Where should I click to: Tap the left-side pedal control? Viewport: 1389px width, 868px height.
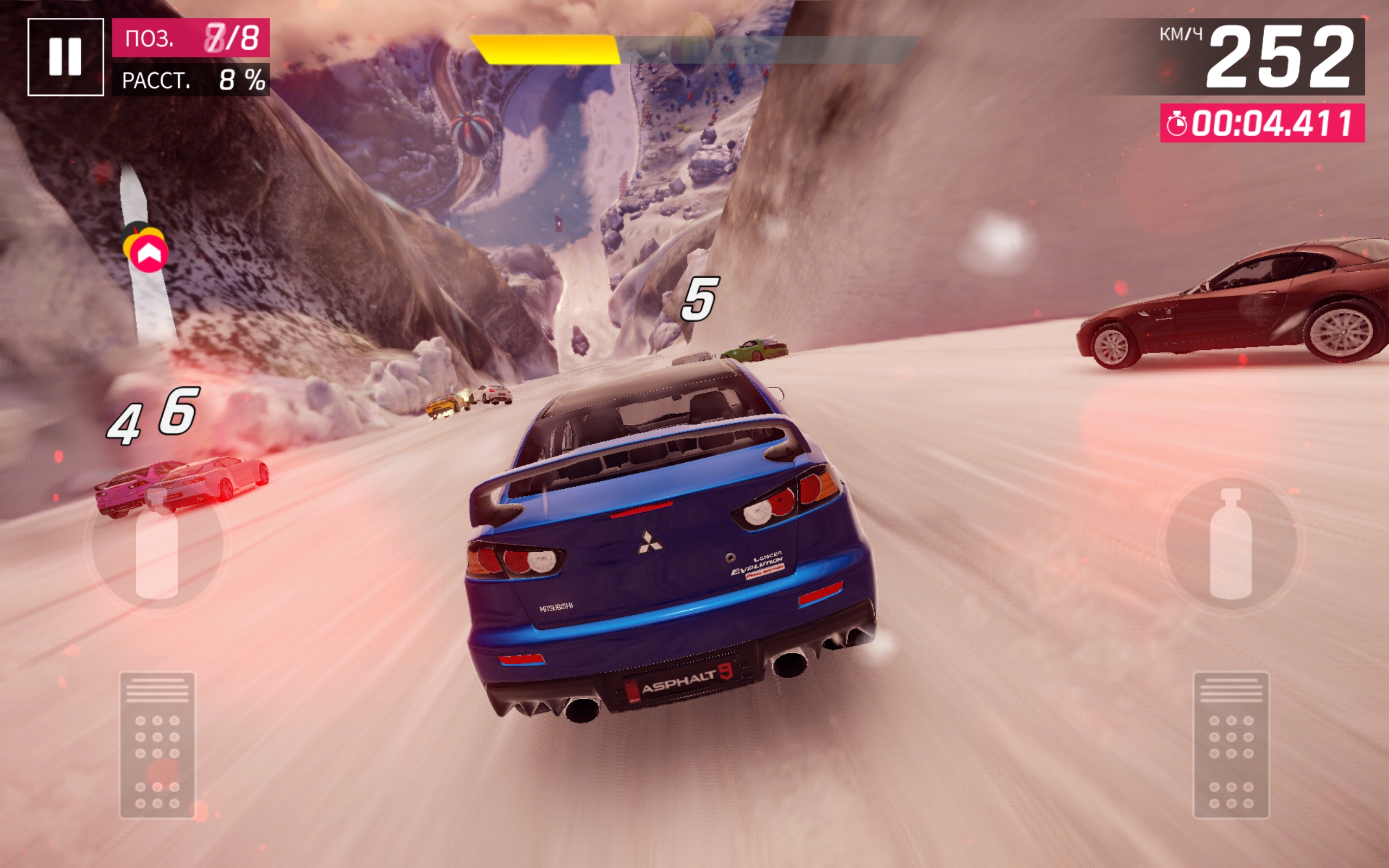tap(157, 745)
